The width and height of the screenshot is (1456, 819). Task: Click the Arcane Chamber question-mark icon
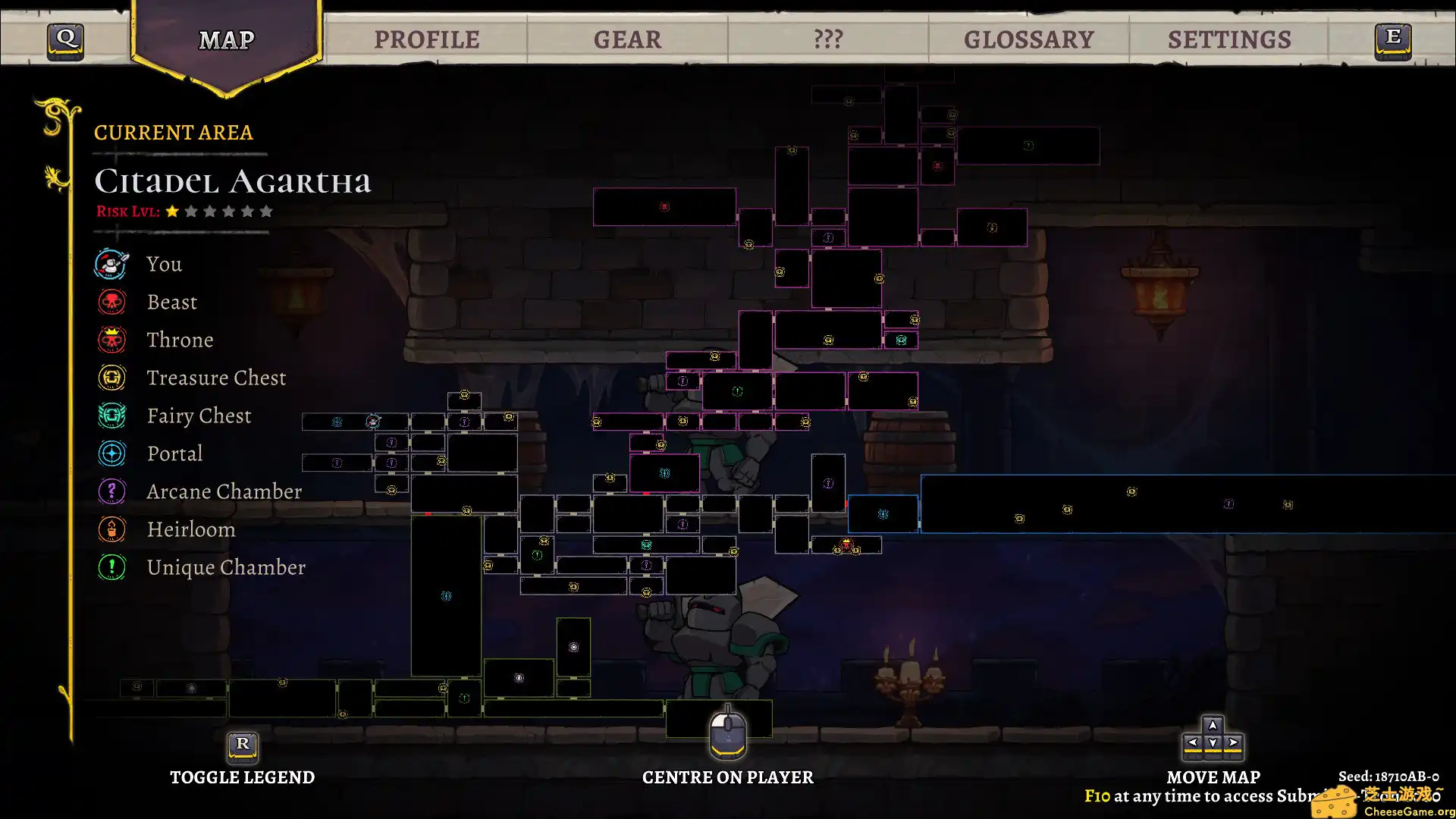(111, 491)
